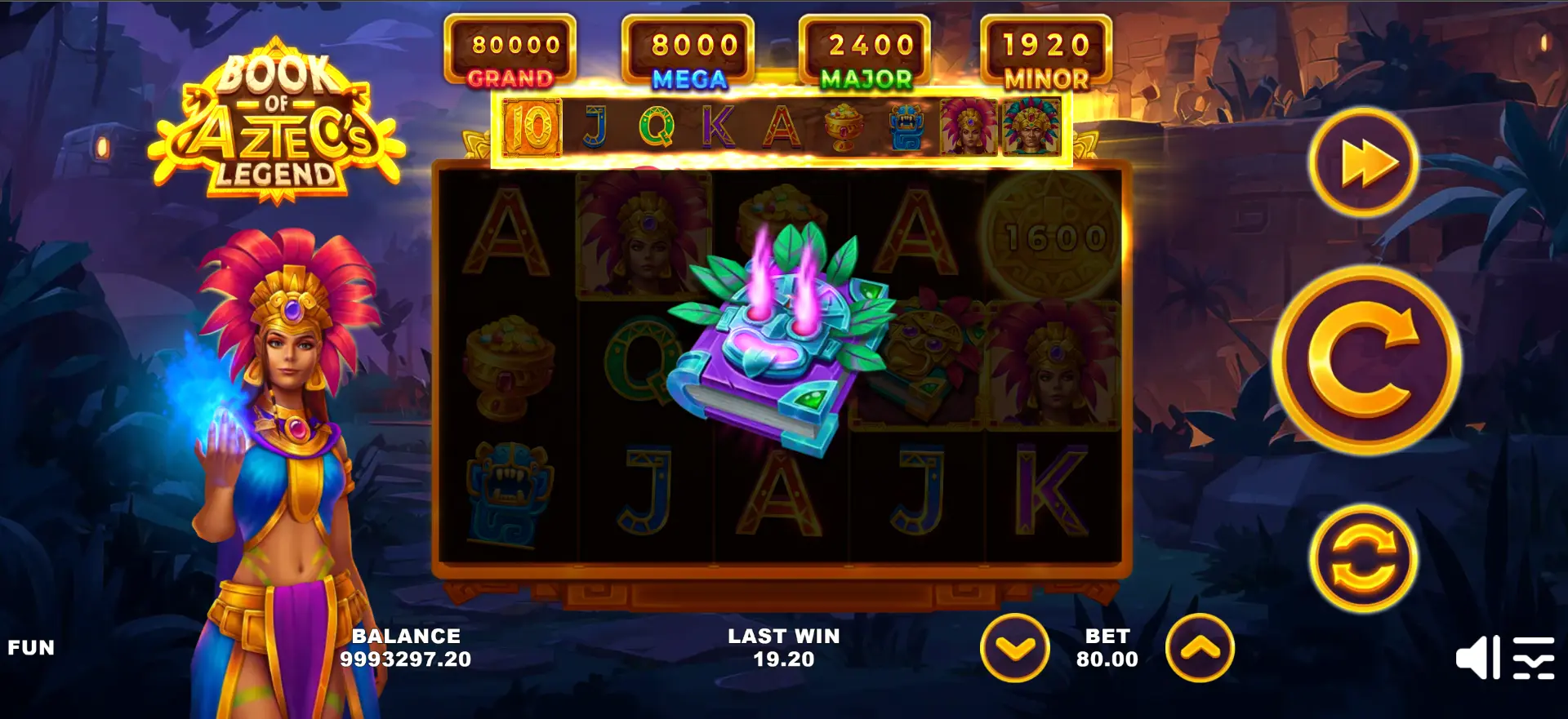
Task: Increase the bet with the up arrow
Action: click(x=1200, y=648)
